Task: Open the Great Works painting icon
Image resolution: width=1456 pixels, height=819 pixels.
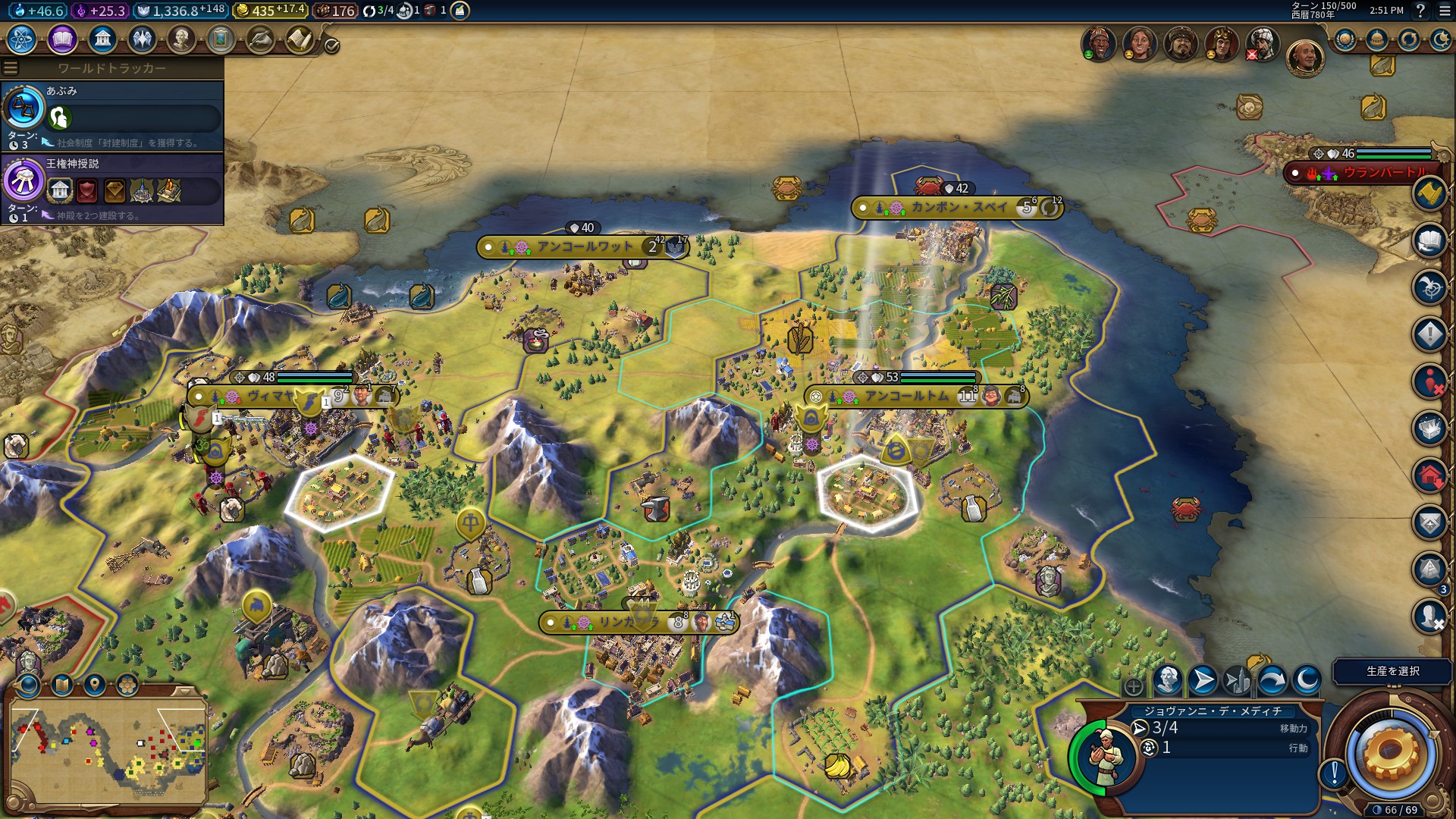Action: (x=221, y=39)
